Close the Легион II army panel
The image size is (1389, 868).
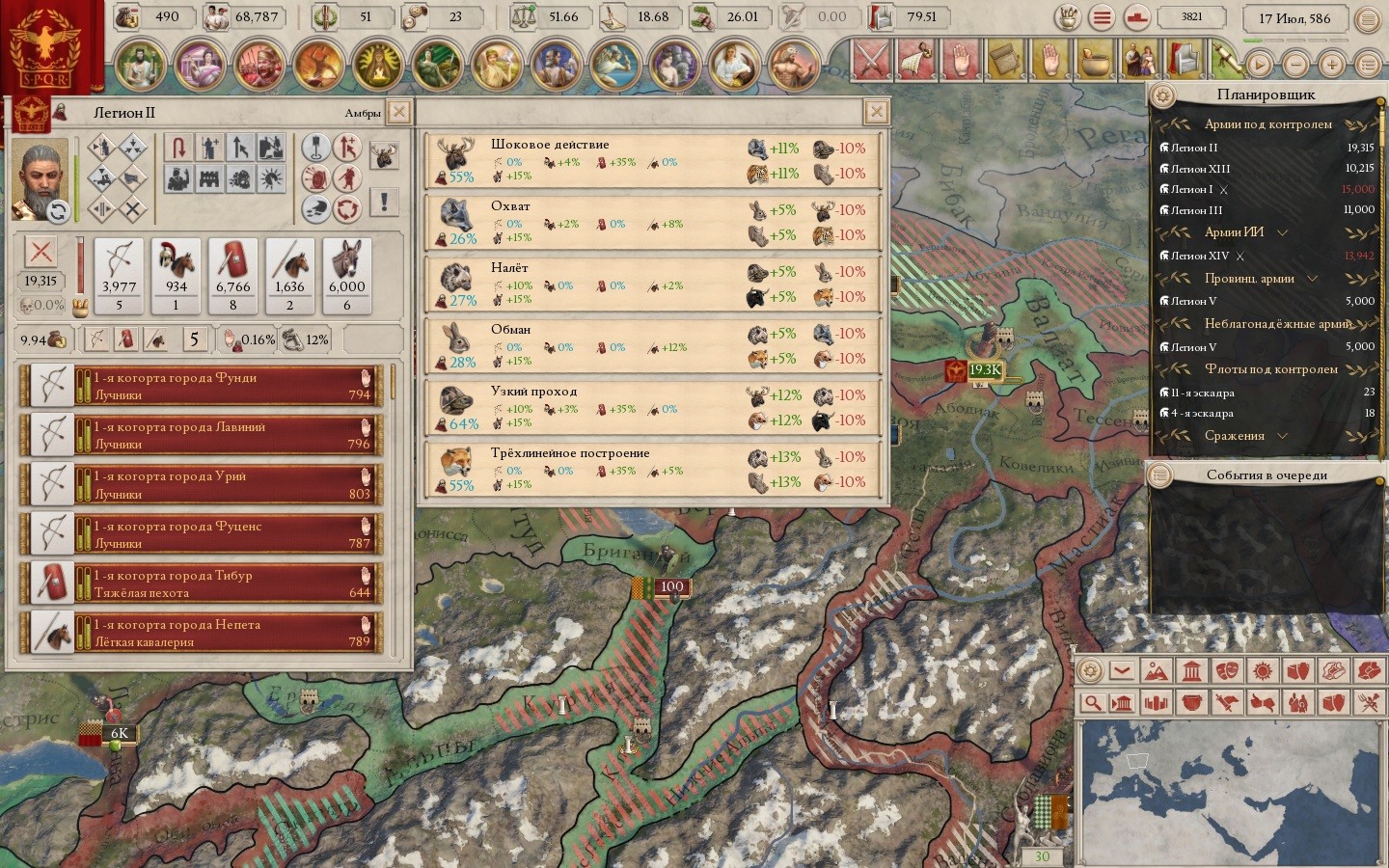coord(398,112)
